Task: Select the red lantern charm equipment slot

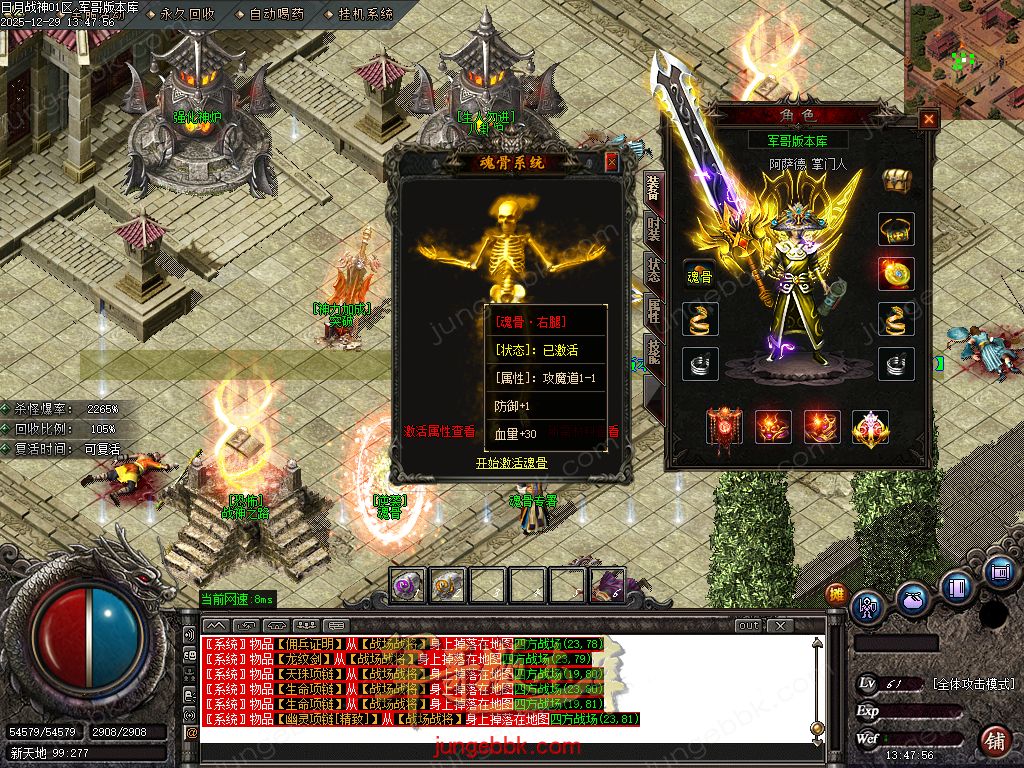Action: click(723, 426)
